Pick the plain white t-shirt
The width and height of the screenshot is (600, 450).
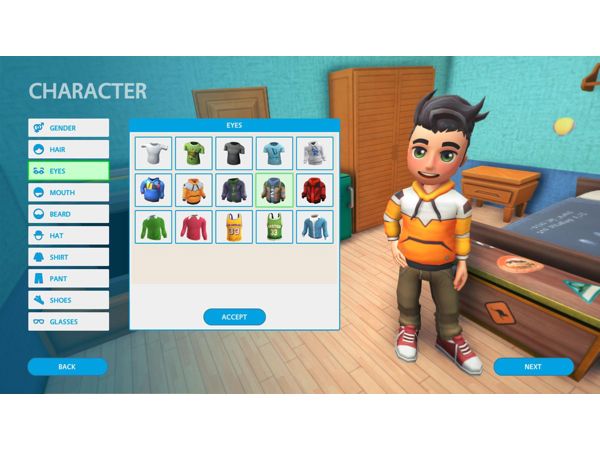153,153
